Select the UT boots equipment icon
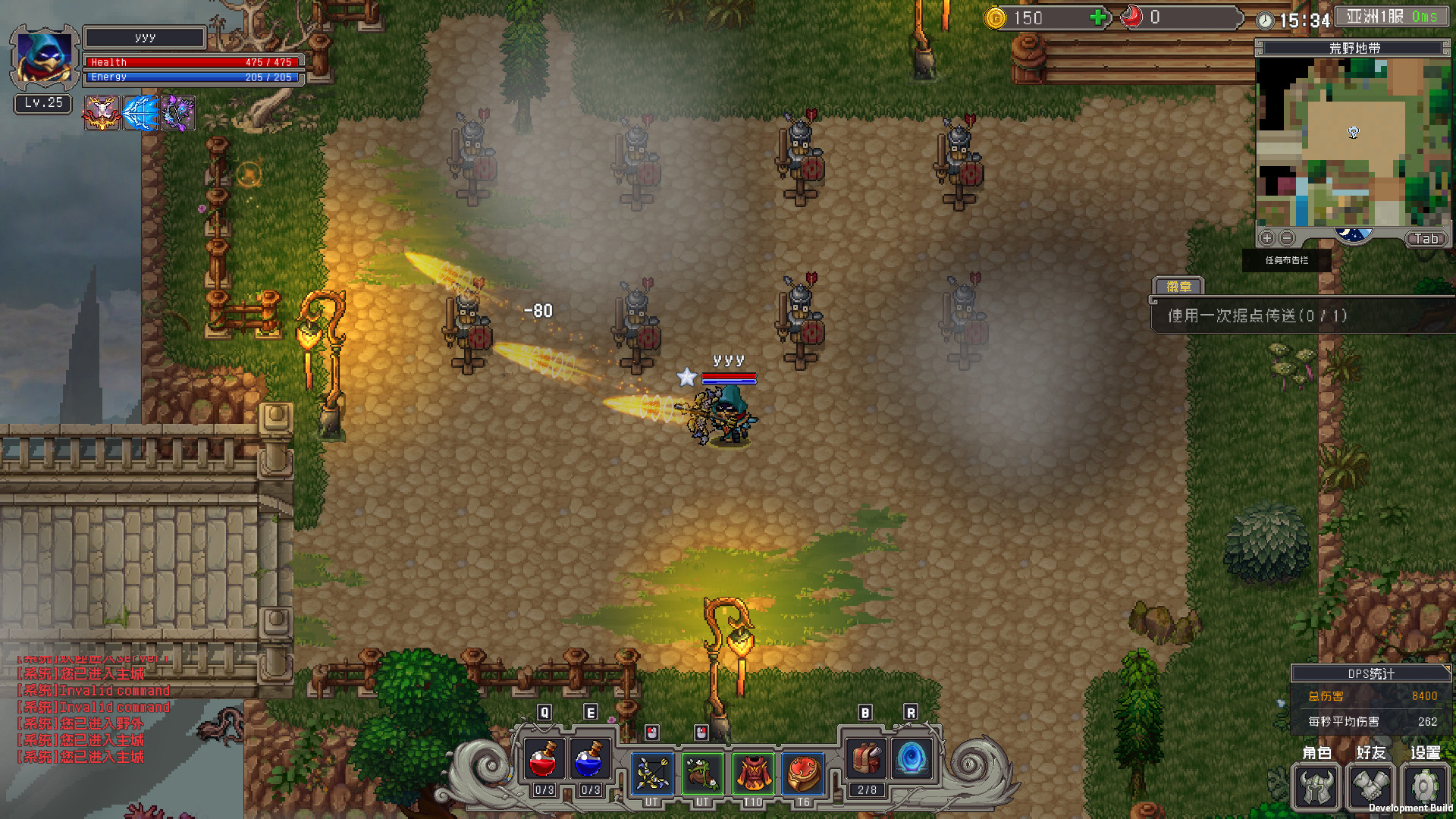 click(703, 773)
